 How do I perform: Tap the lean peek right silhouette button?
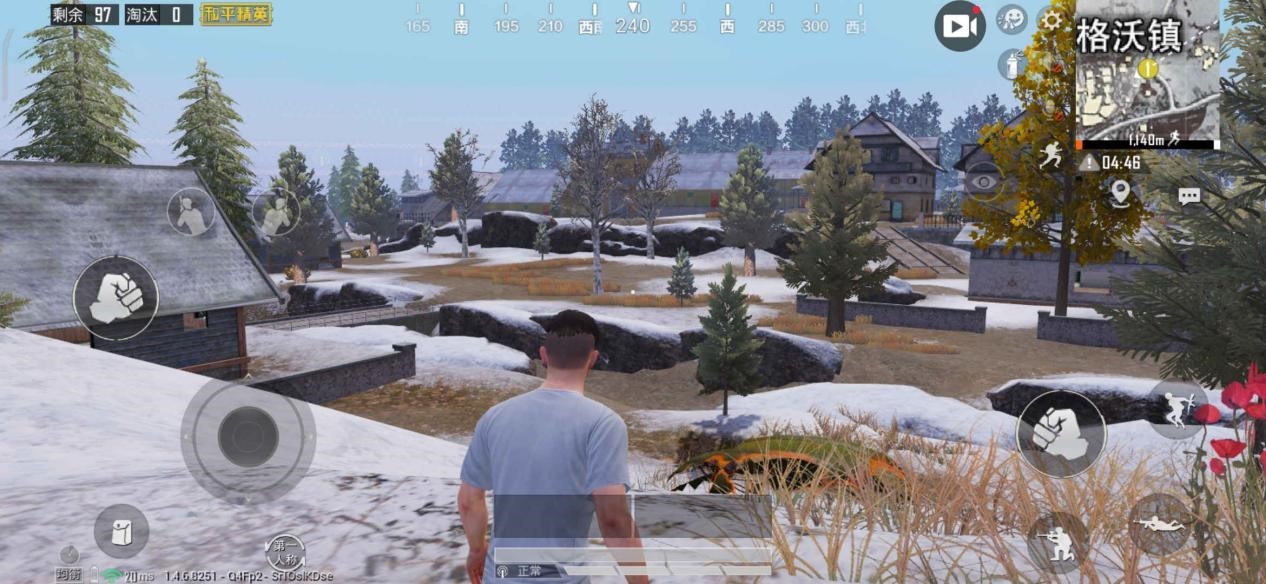click(x=275, y=211)
